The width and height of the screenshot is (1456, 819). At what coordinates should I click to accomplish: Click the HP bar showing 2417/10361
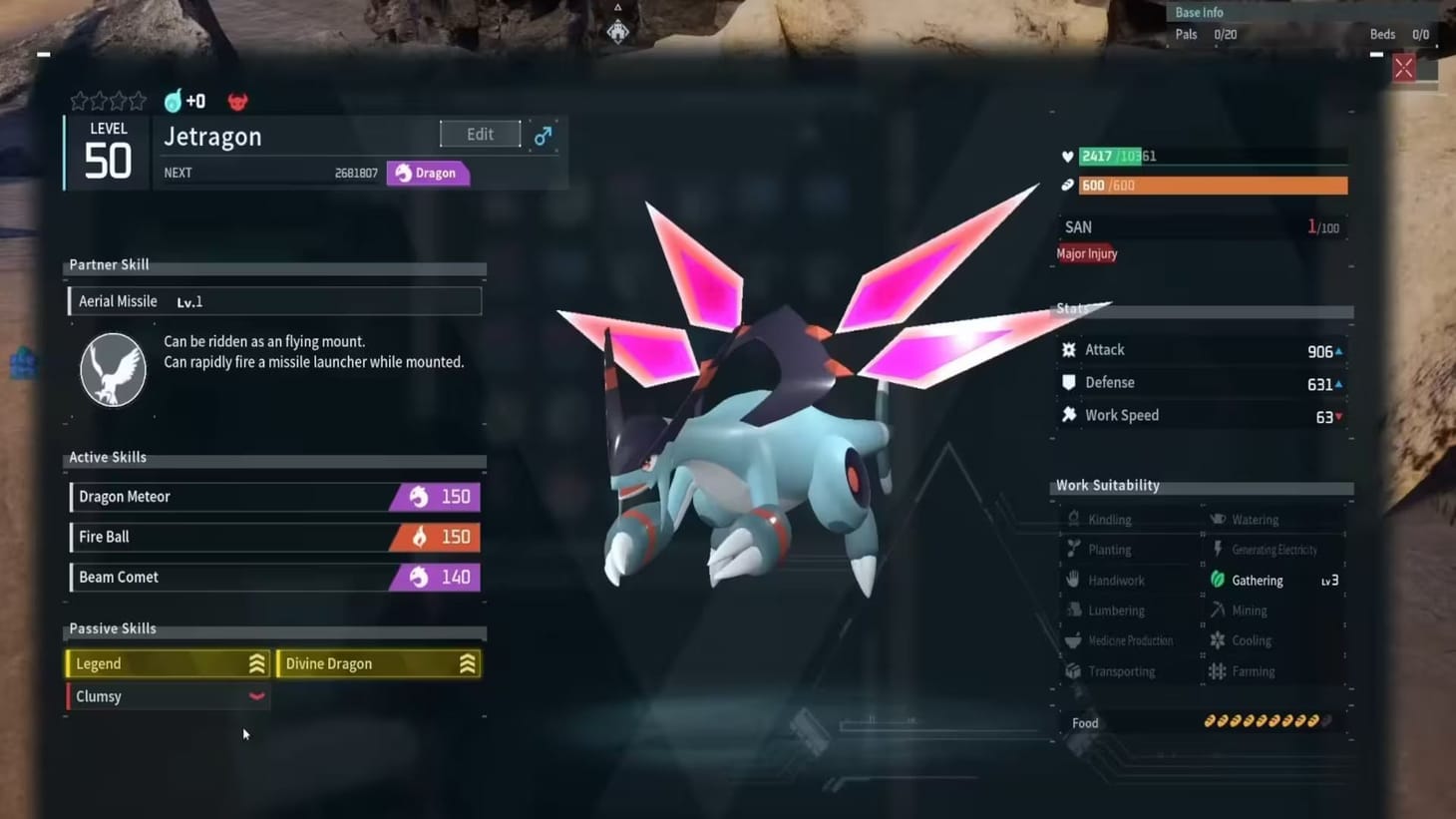tap(1212, 156)
